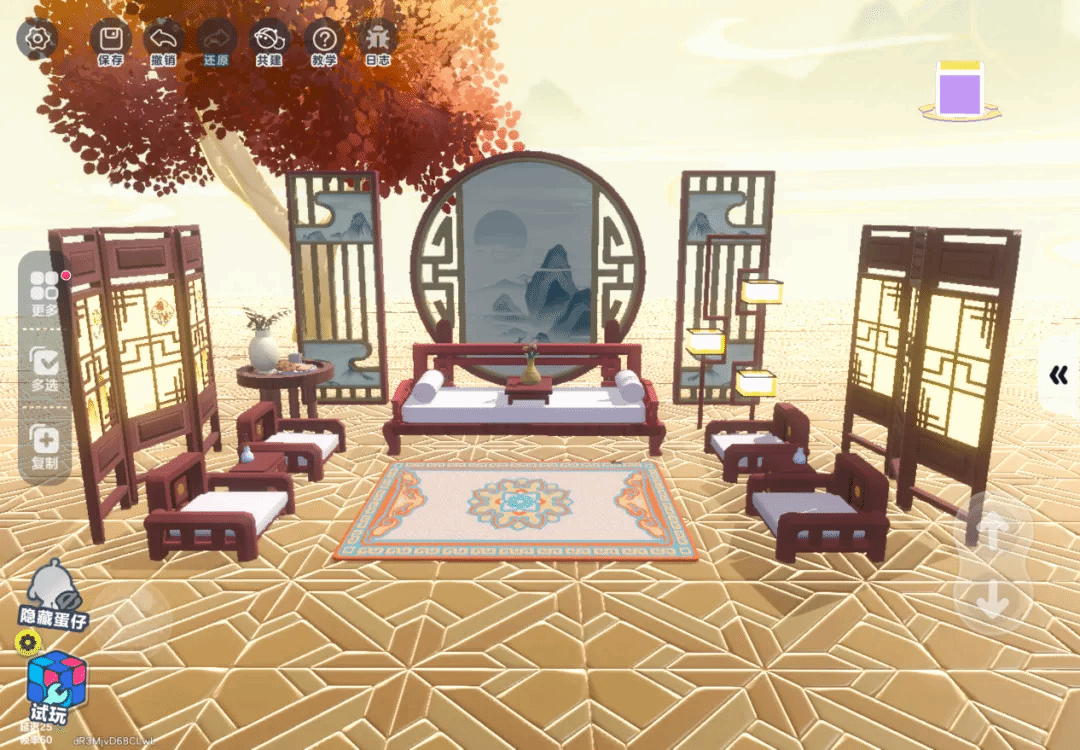Toggle 隐藏蛋仔 hide character
Viewport: 1080px width, 750px height.
(53, 597)
